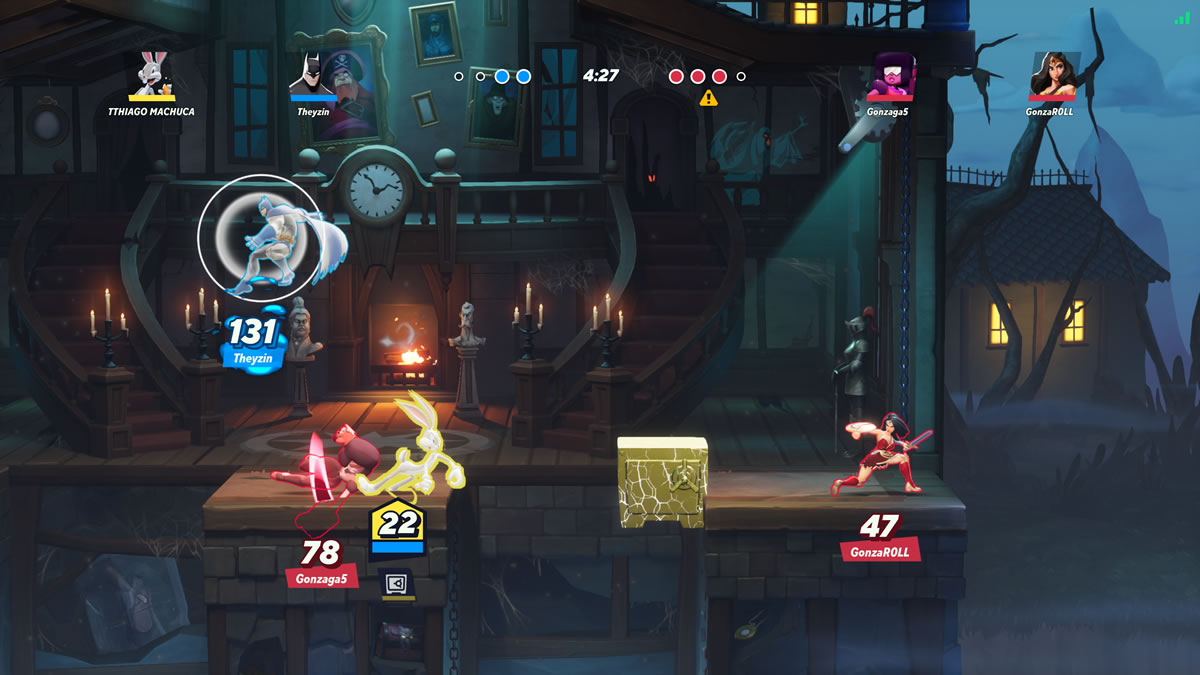Select the Bugs Bunny player portrait
Viewport: 1200px width, 675px height.
pyautogui.click(x=151, y=73)
